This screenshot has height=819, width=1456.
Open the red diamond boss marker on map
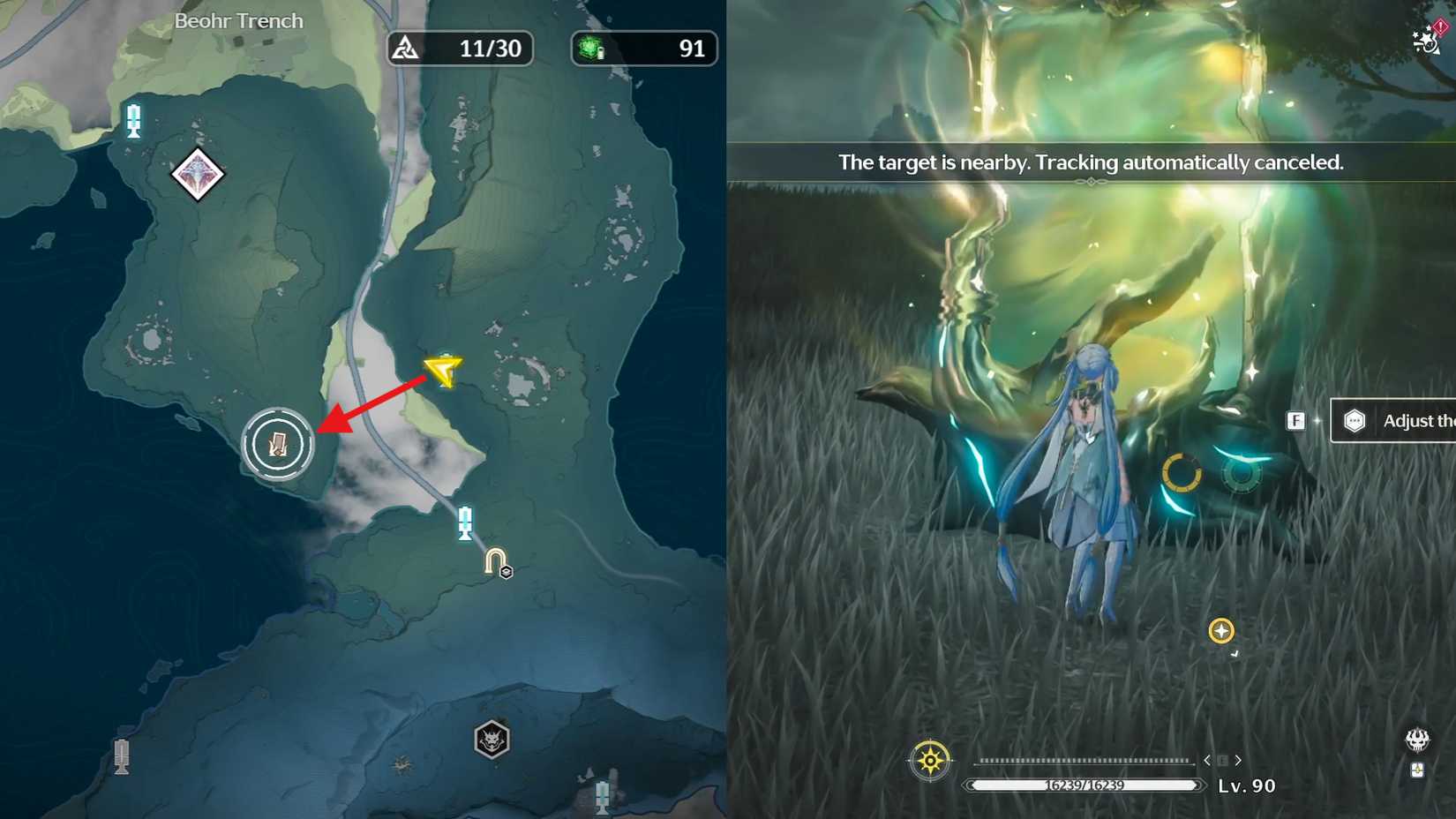coord(199,175)
